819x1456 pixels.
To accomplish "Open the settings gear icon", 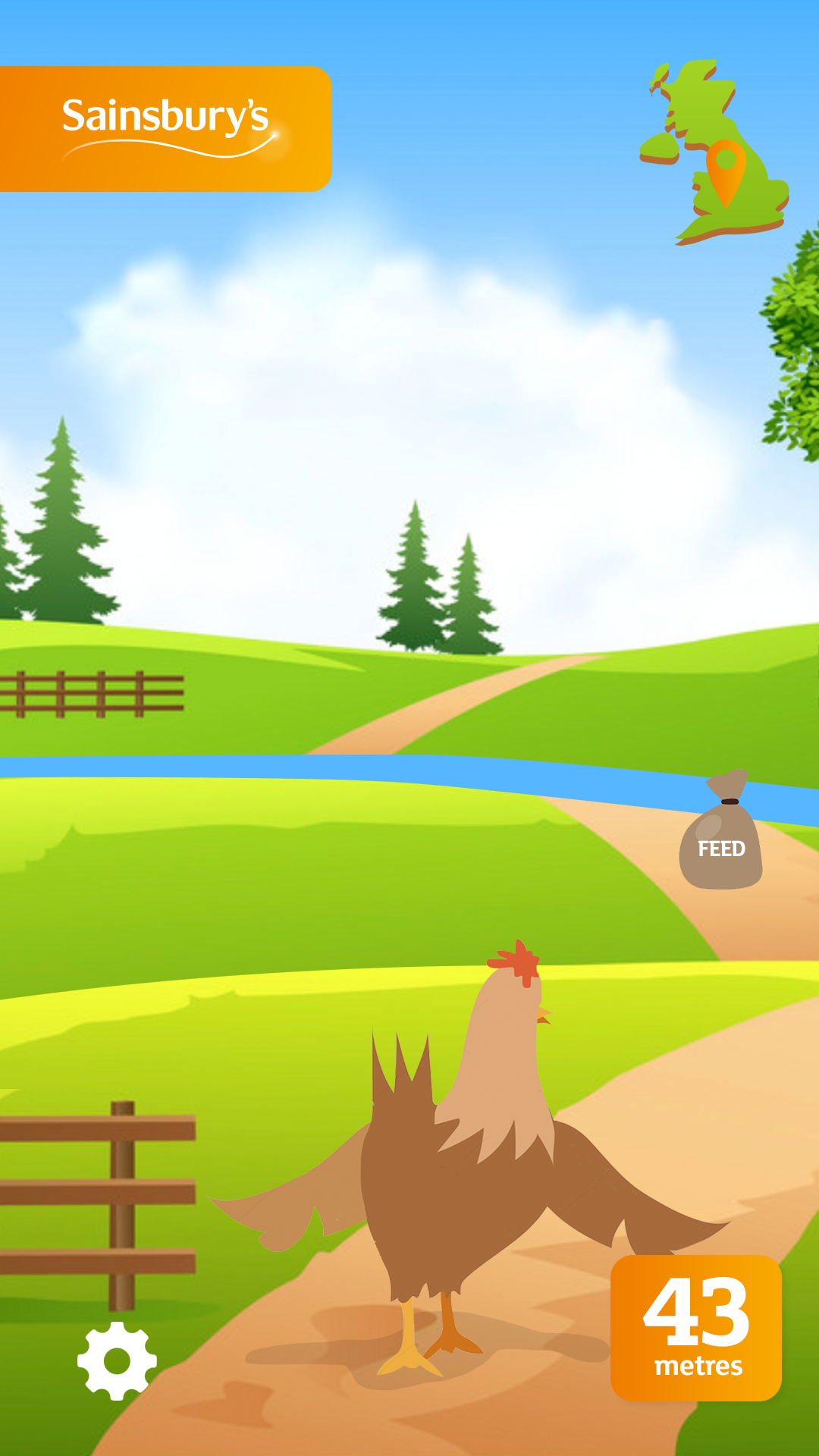I will click(117, 1360).
